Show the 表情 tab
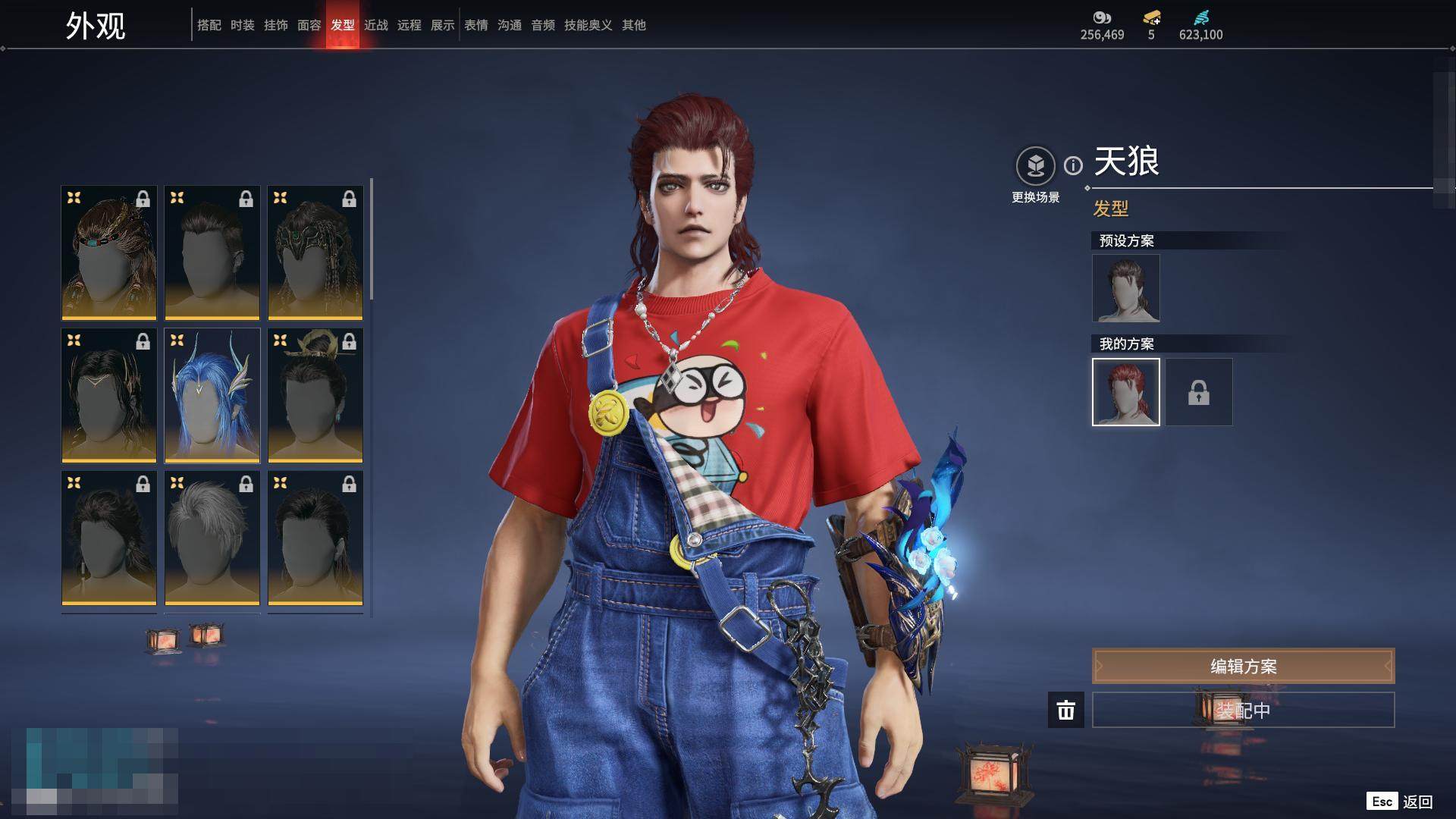 coord(475,25)
